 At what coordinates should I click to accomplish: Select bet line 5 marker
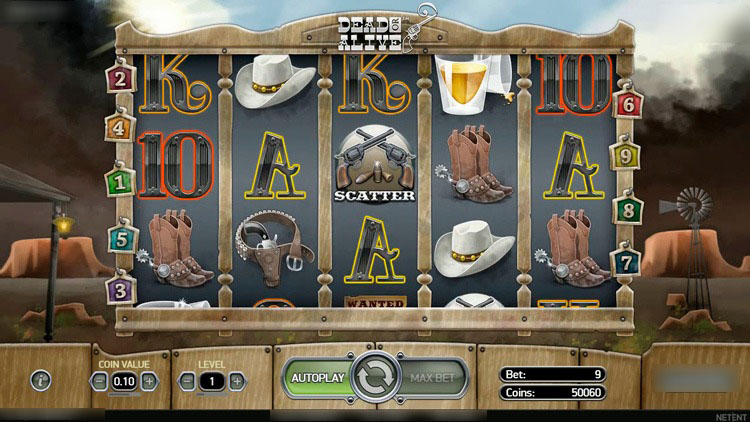click(x=121, y=239)
